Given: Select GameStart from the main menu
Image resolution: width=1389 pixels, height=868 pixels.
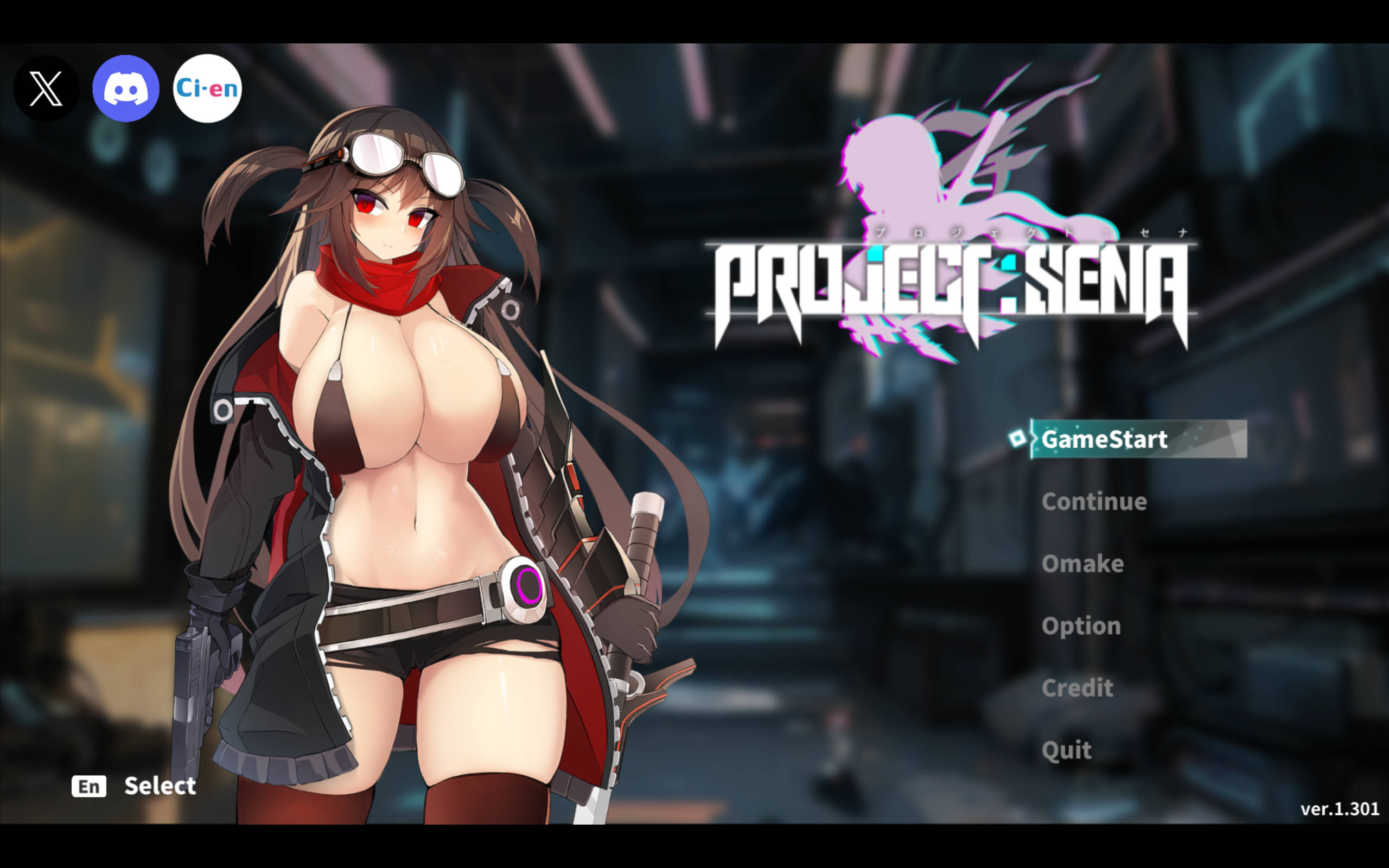Looking at the screenshot, I should click(x=1104, y=440).
